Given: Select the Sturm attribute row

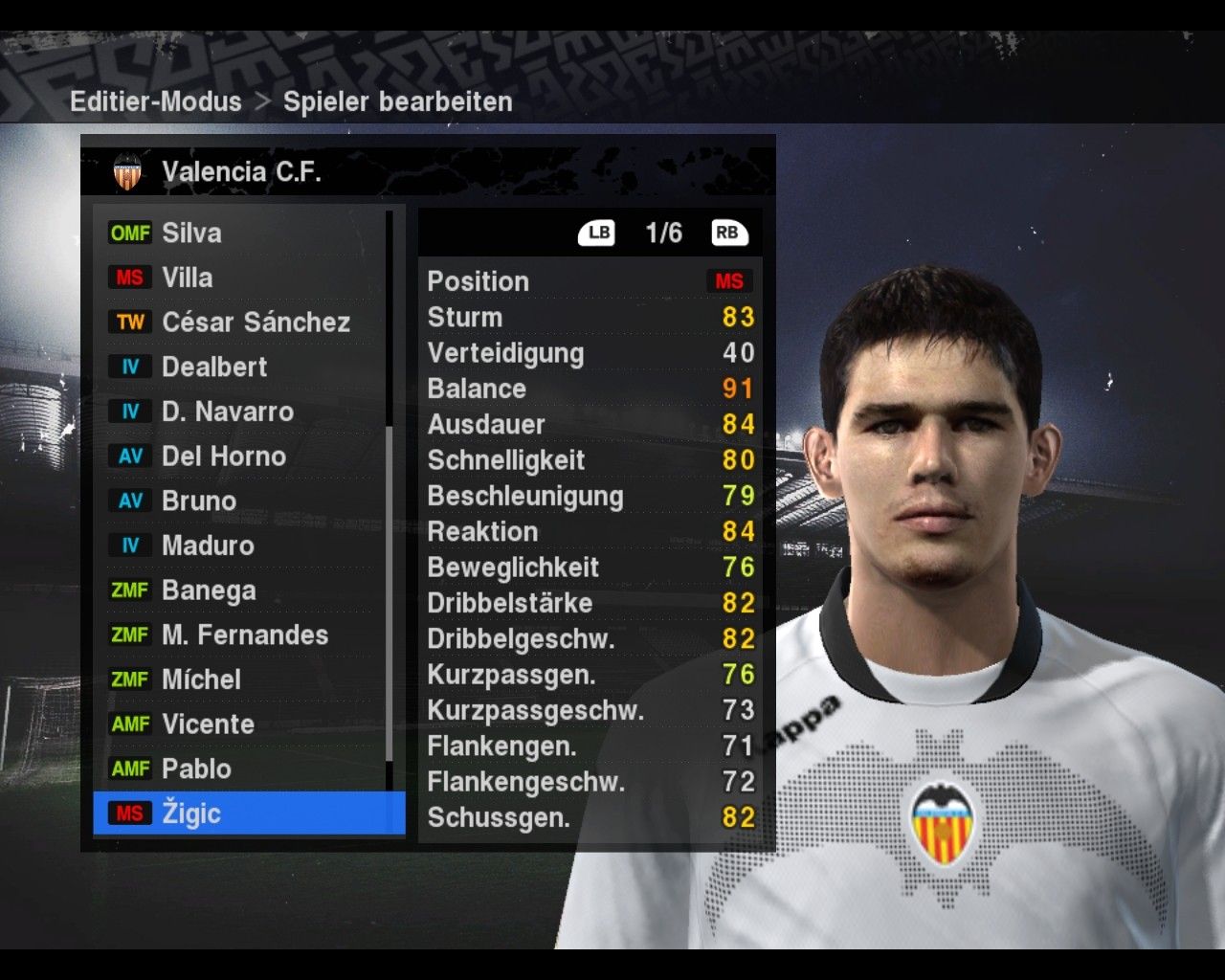Looking at the screenshot, I should click(590, 317).
